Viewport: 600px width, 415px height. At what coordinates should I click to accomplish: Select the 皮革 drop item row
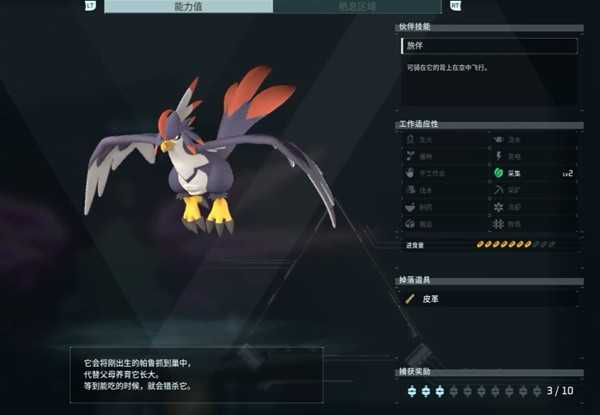(x=489, y=297)
